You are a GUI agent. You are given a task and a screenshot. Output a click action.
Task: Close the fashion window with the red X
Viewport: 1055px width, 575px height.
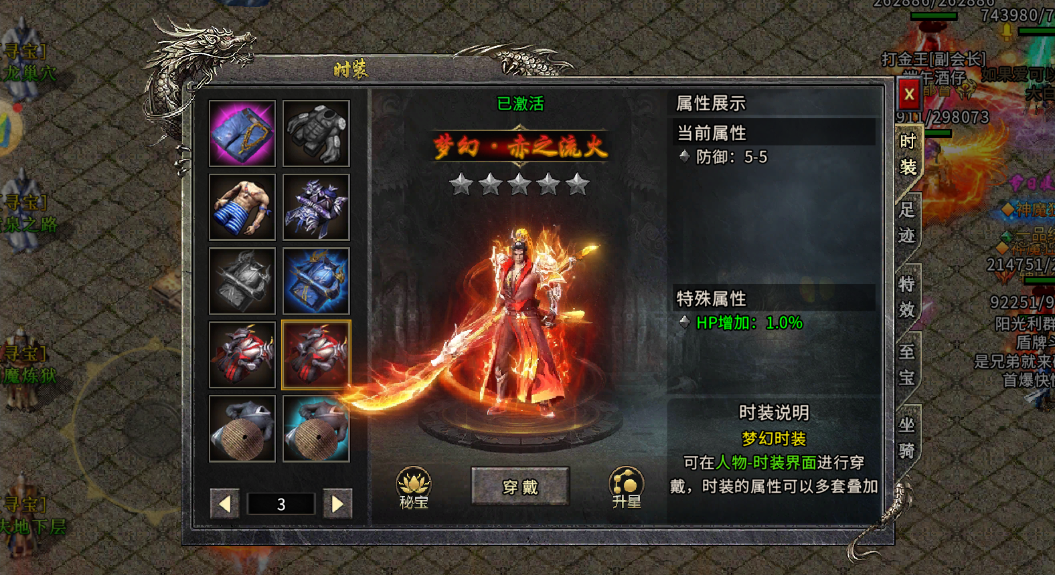coord(909,95)
